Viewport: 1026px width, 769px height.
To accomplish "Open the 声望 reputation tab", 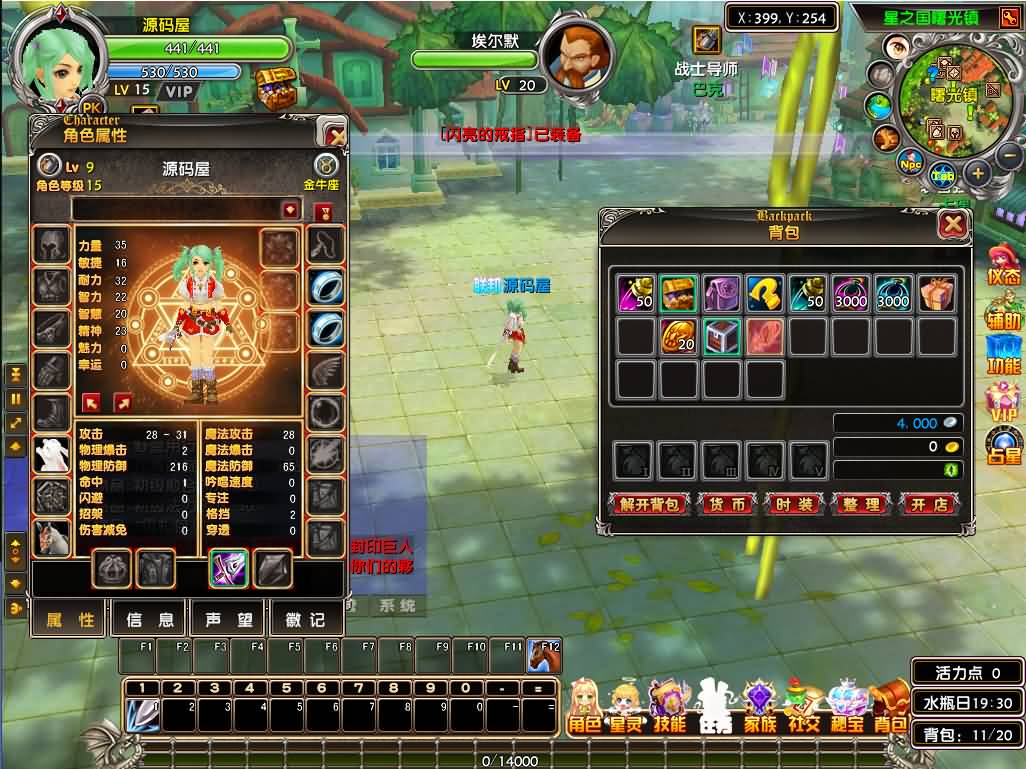I will click(x=228, y=620).
